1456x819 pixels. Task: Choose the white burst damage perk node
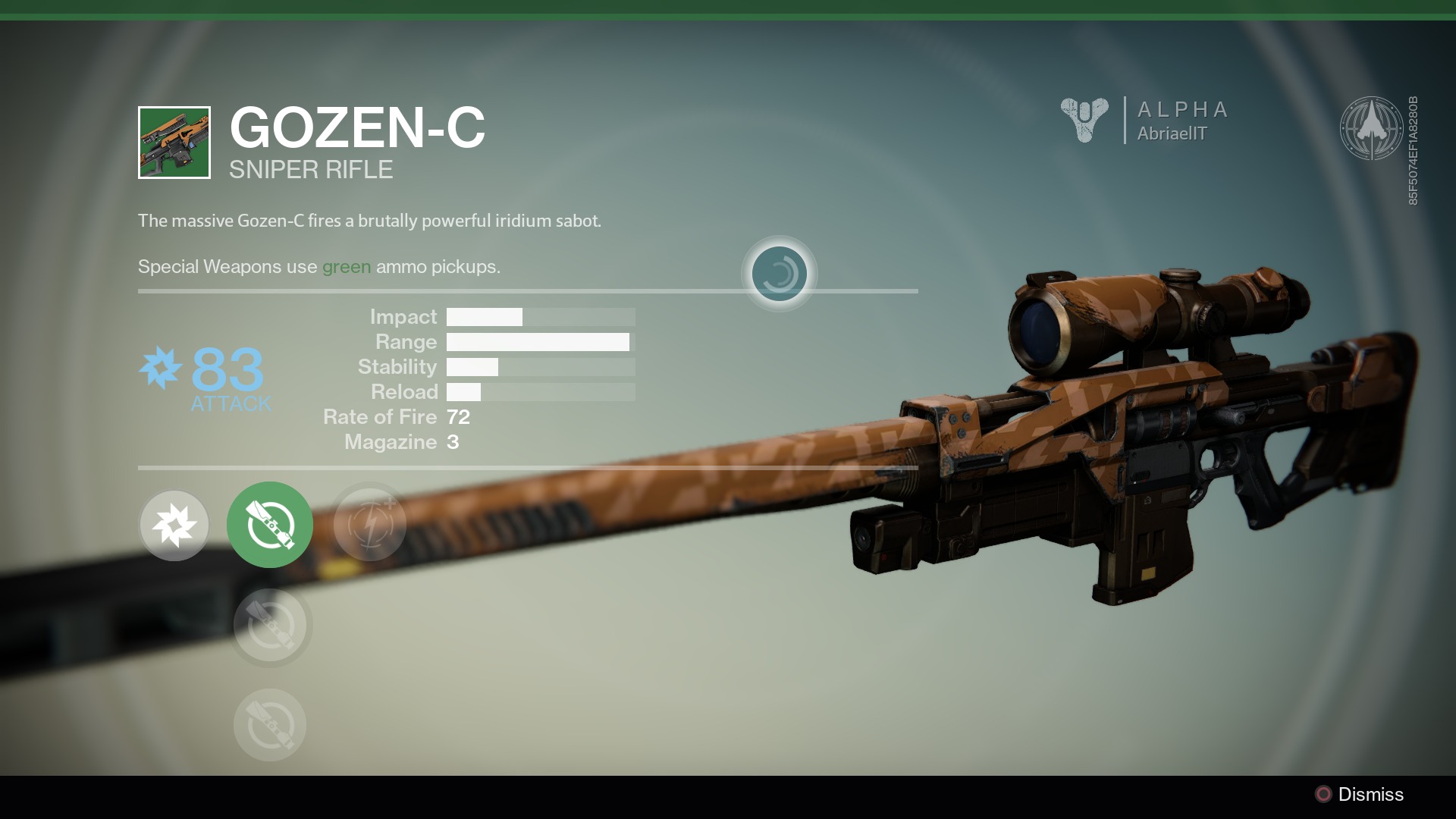click(174, 525)
